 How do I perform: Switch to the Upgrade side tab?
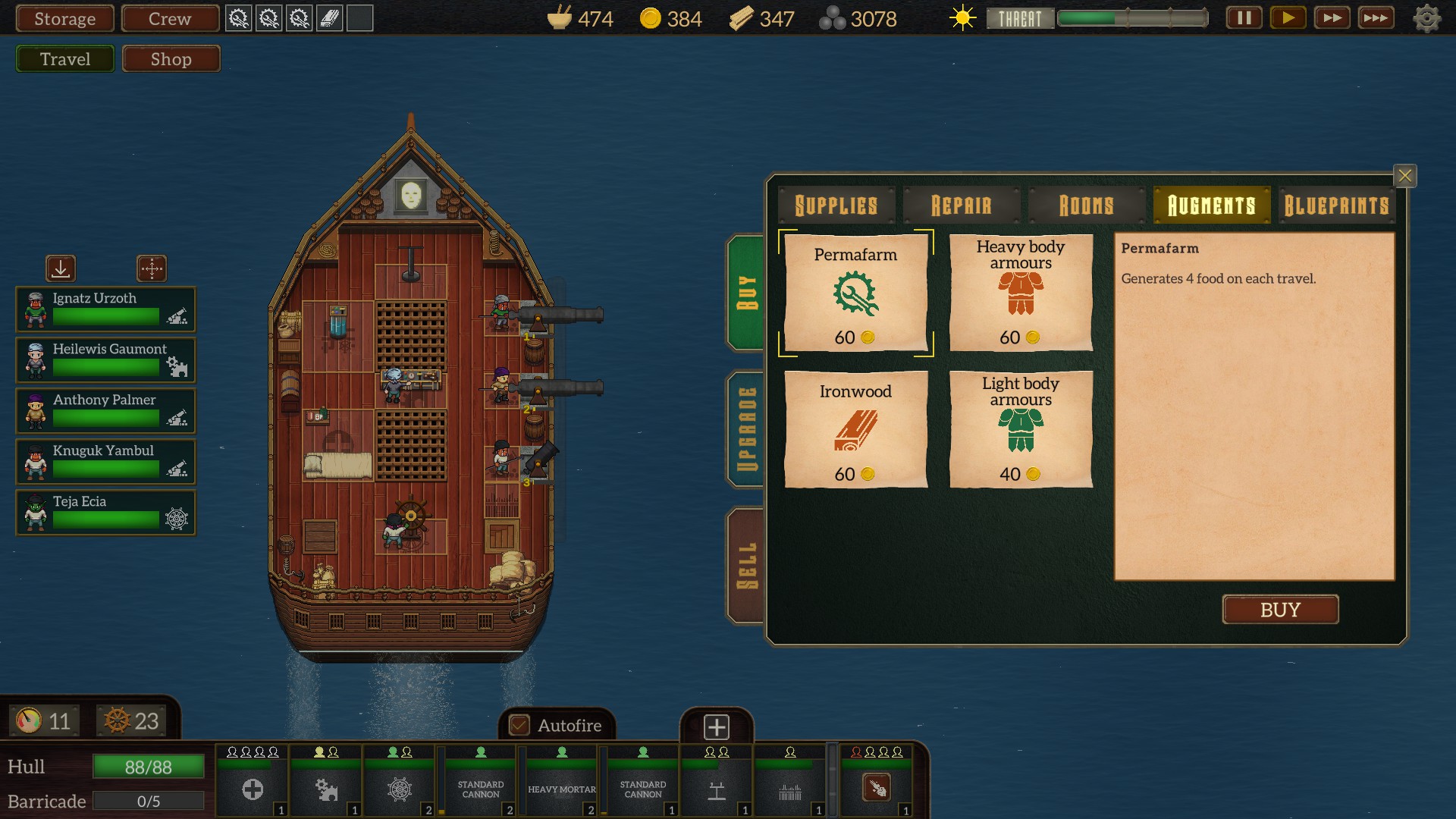[747, 429]
